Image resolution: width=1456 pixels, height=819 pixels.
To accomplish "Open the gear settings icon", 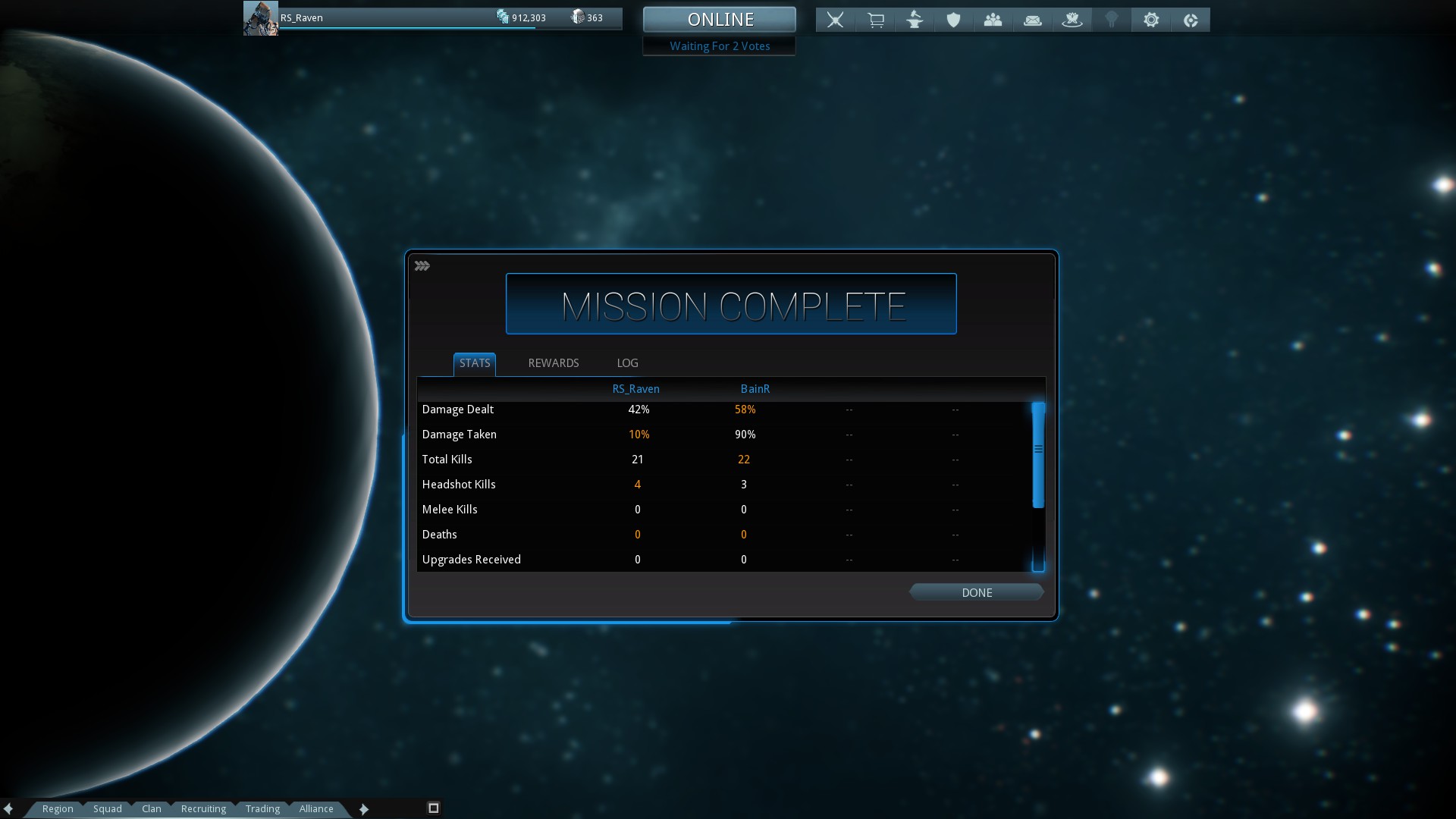I will click(1150, 20).
